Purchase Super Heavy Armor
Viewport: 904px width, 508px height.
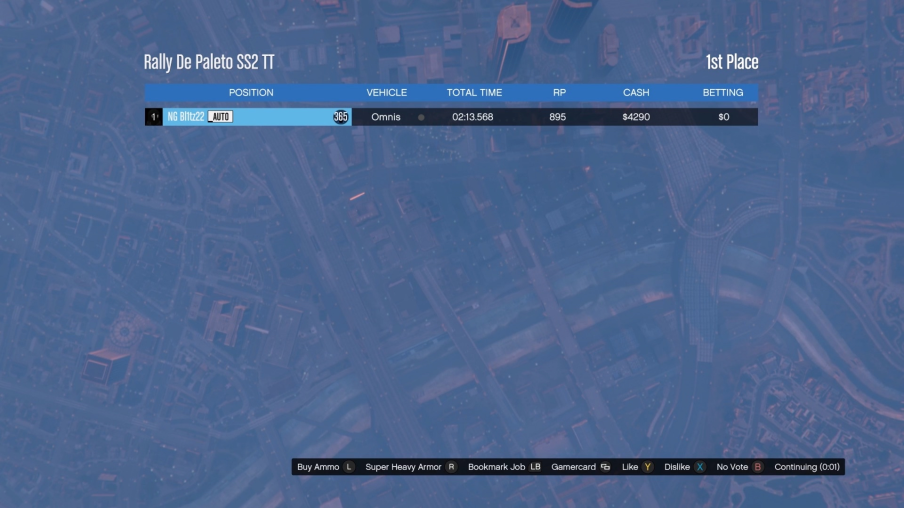coord(410,467)
